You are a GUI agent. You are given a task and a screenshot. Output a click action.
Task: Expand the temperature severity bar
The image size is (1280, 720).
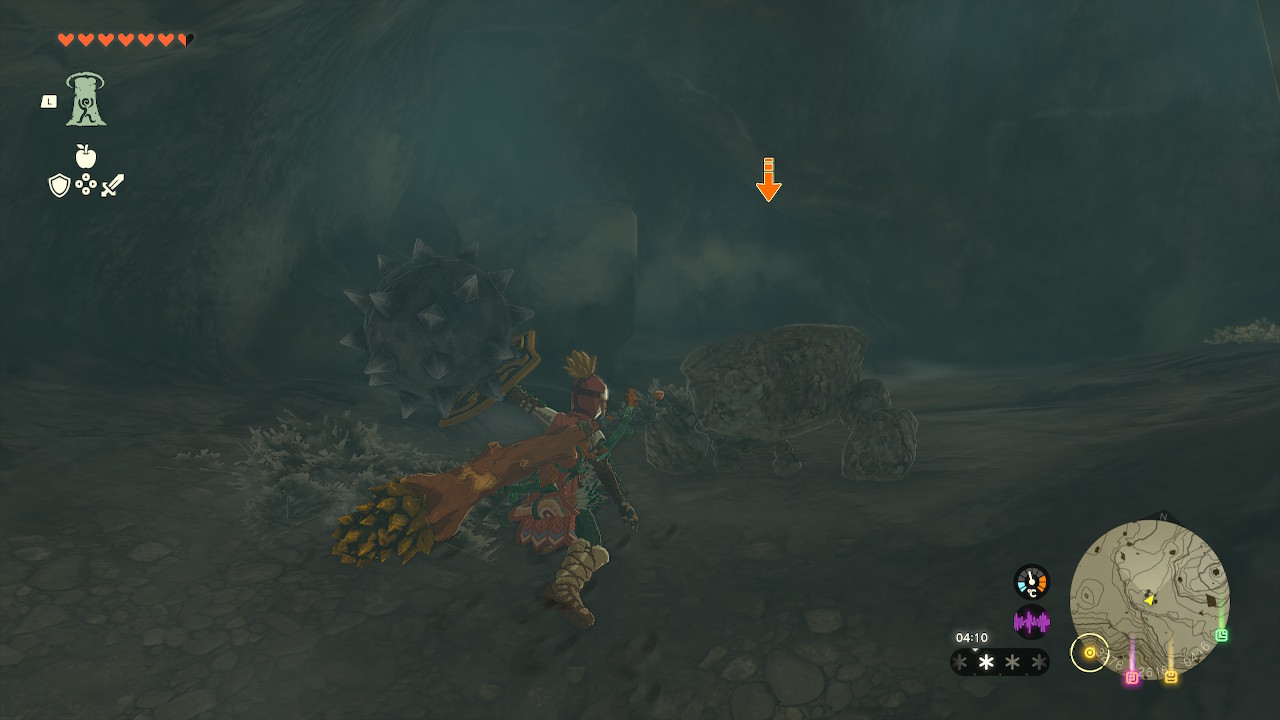coord(999,661)
